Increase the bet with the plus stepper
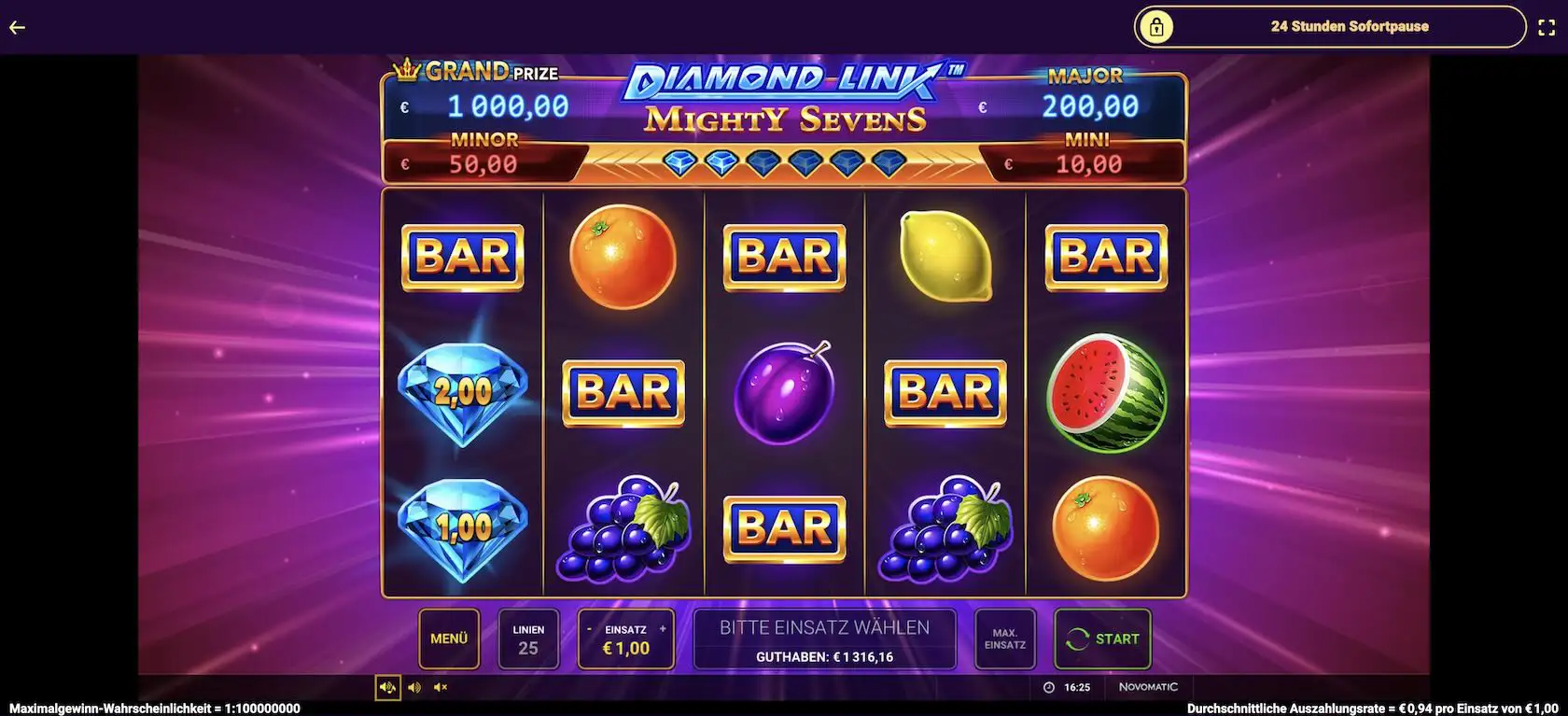This screenshot has width=1568, height=716. [x=662, y=628]
